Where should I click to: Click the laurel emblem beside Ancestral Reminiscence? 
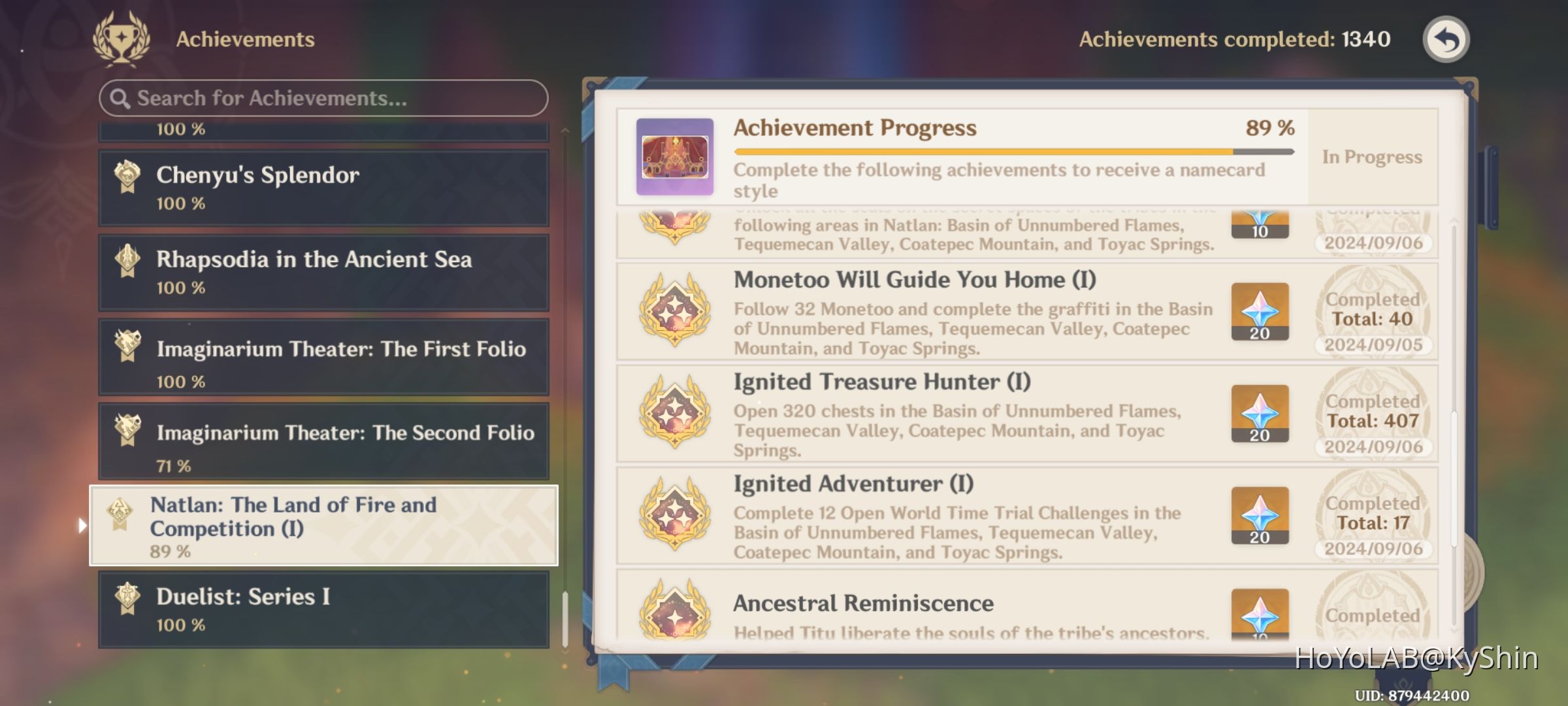pos(674,615)
